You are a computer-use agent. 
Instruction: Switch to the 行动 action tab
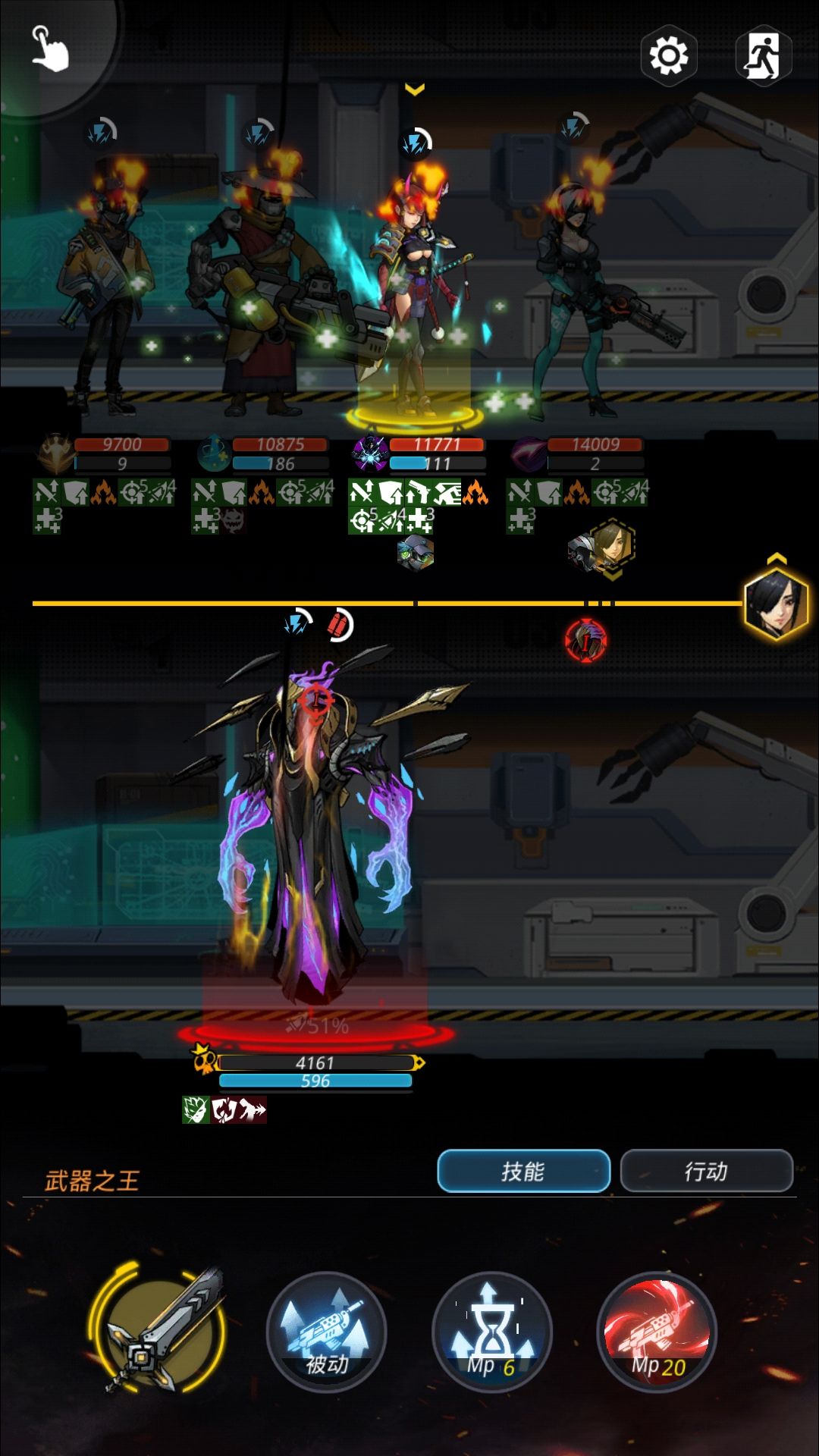[x=706, y=1171]
